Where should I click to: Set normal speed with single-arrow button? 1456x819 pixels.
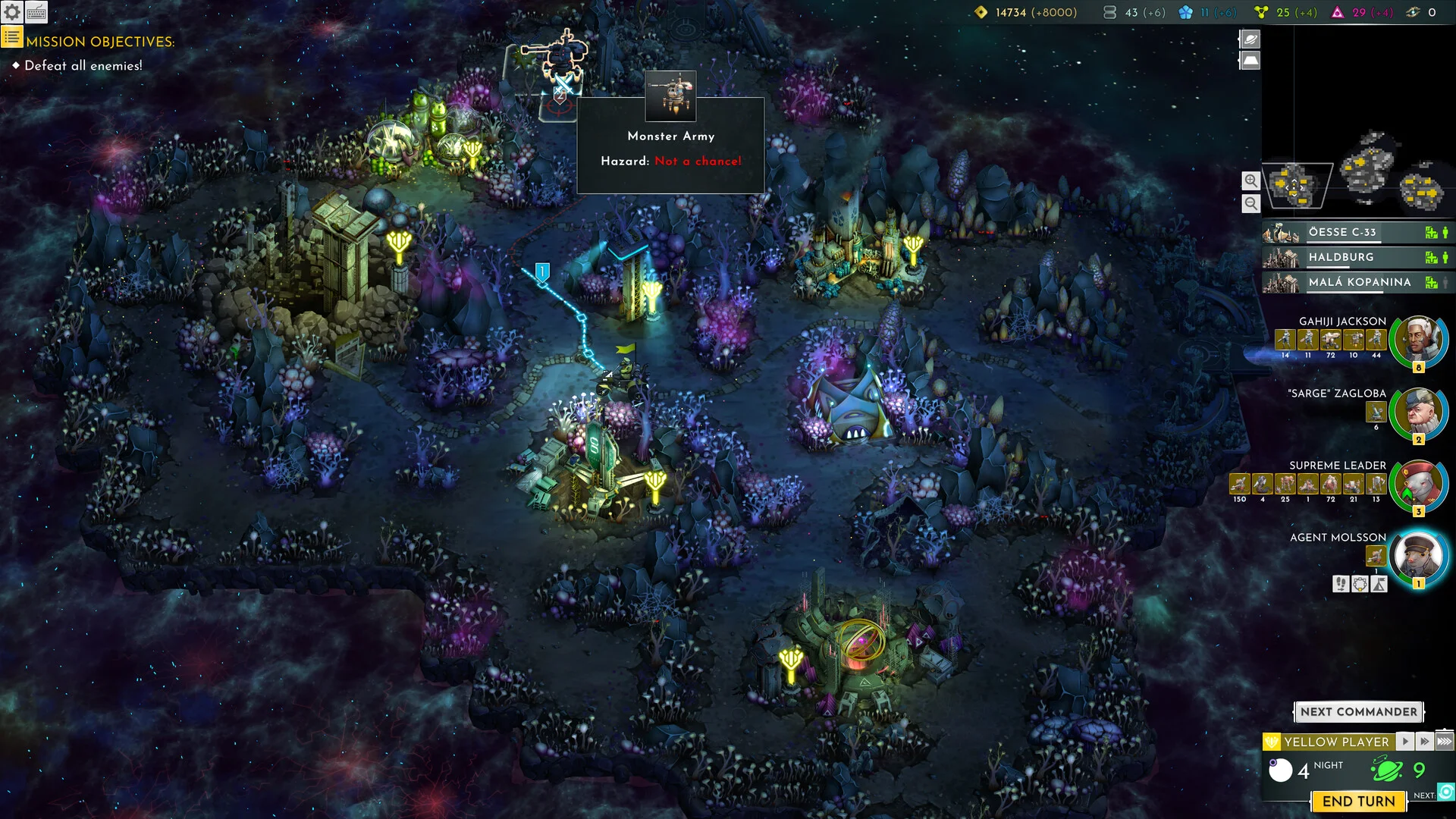tap(1405, 742)
